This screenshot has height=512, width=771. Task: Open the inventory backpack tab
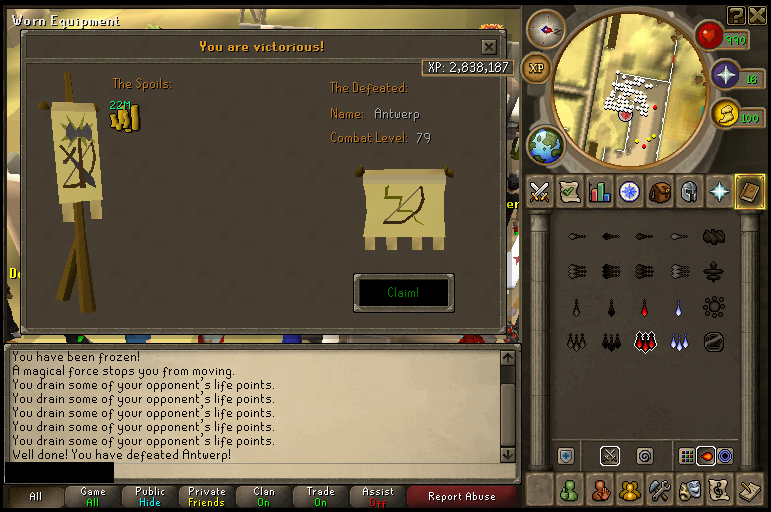659,191
